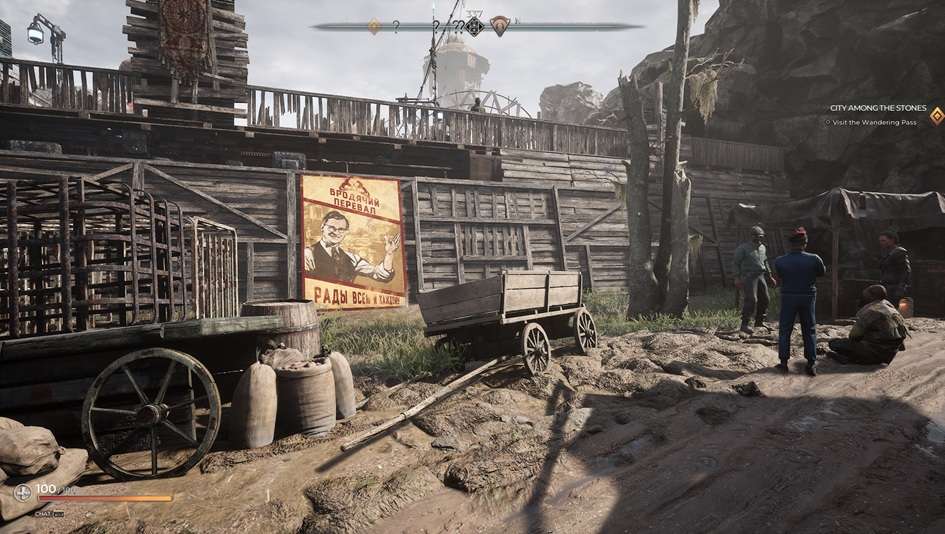945x534 pixels.
Task: Select the orange diamond quest marker on the compass
Action: point(374,27)
